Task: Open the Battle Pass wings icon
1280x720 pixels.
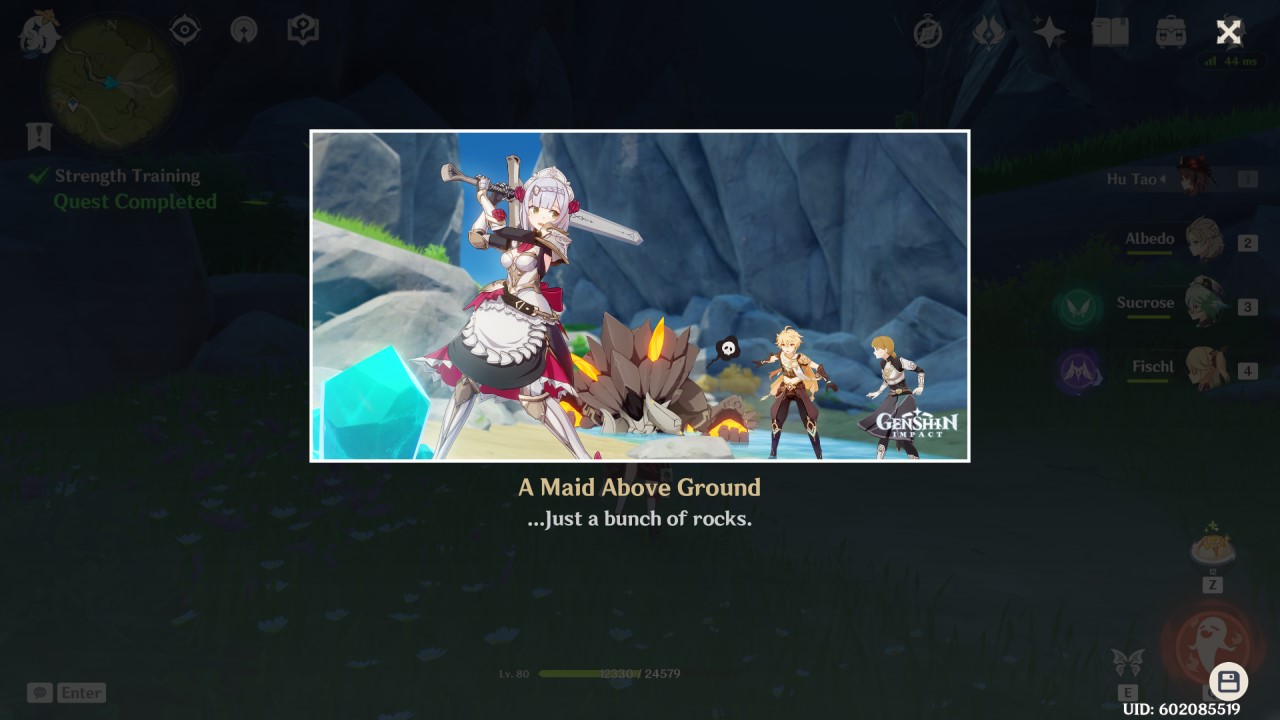Action: coord(989,32)
